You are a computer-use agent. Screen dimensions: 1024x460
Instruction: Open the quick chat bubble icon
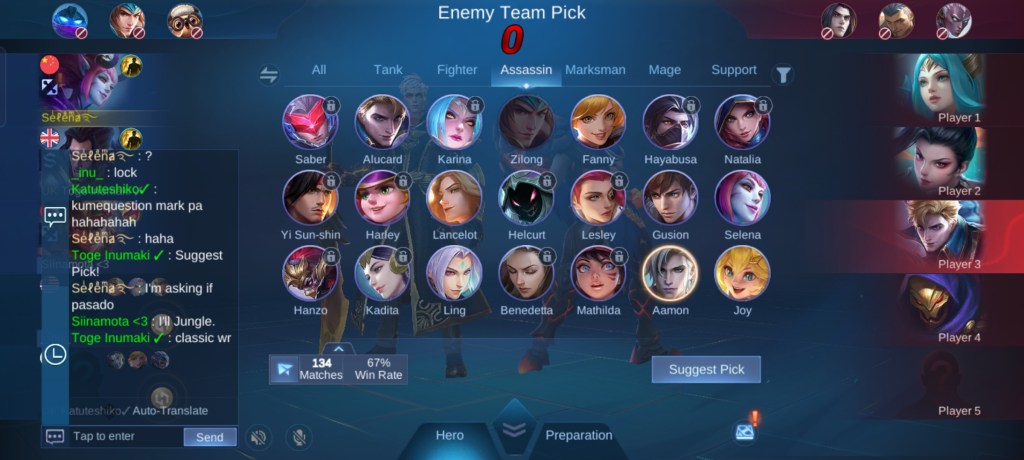pos(55,215)
